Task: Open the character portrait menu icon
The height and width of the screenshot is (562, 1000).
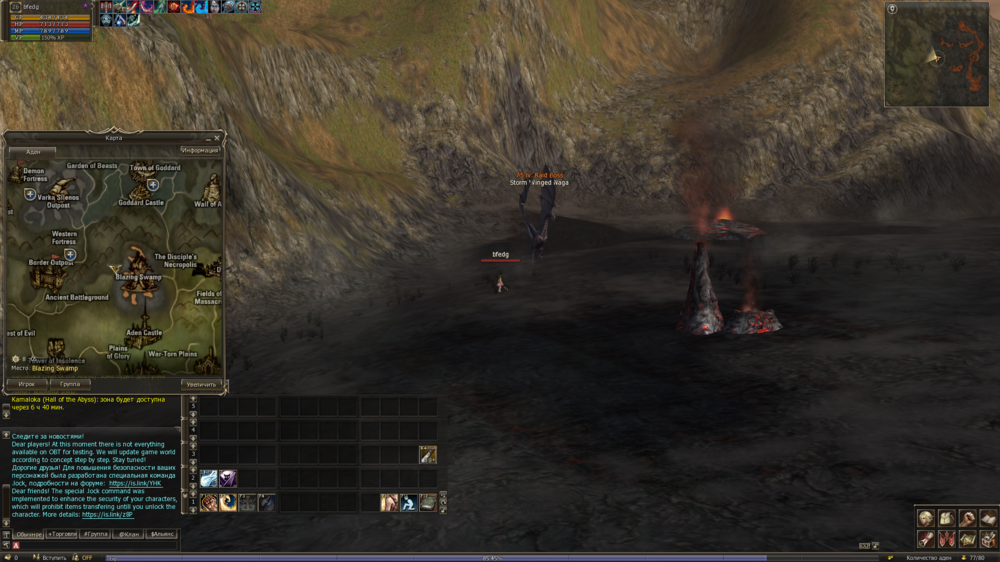Action: tap(927, 519)
